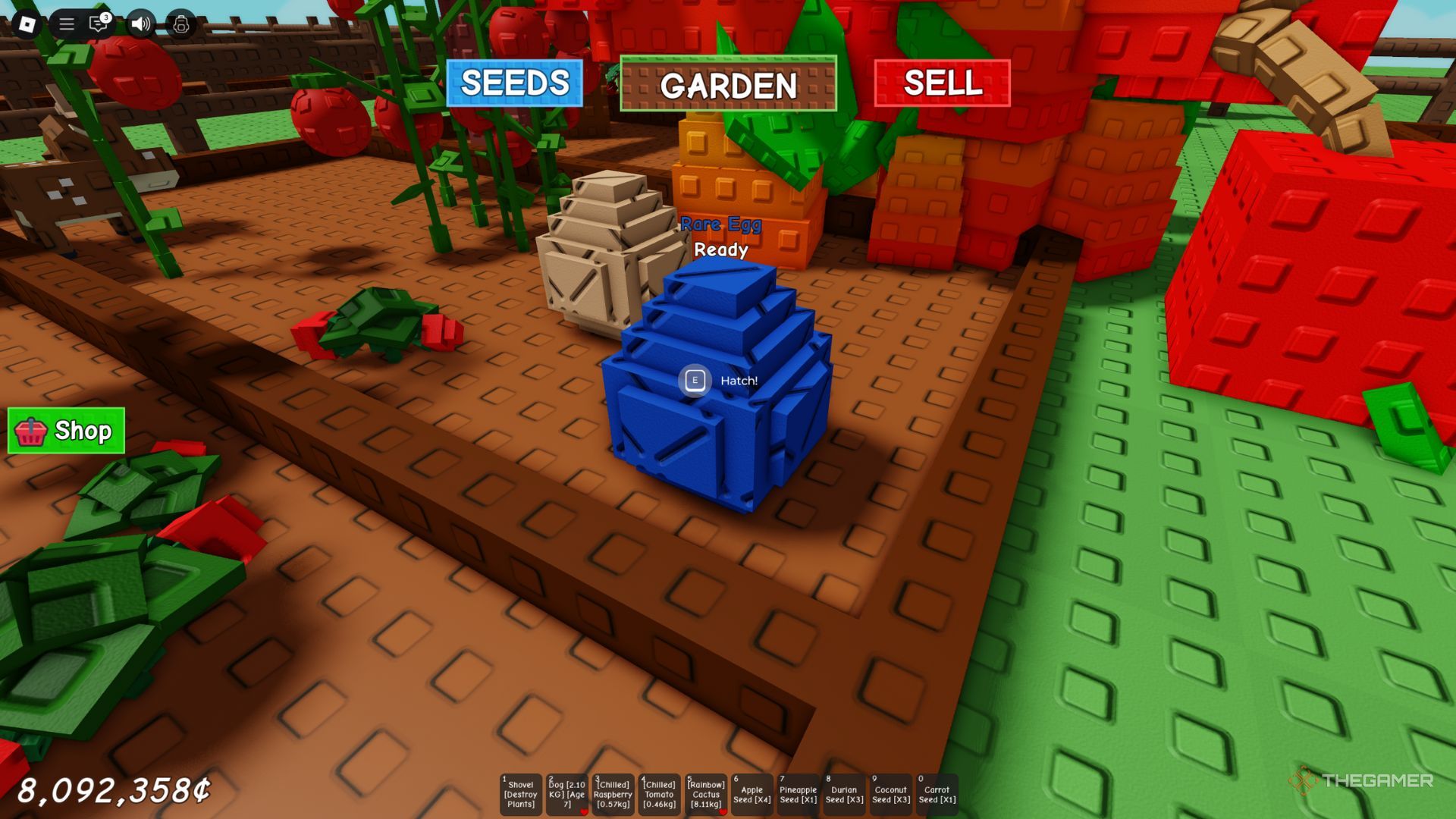Open the backpack inventory icon
Screen dimensions: 1456x819
[x=180, y=24]
